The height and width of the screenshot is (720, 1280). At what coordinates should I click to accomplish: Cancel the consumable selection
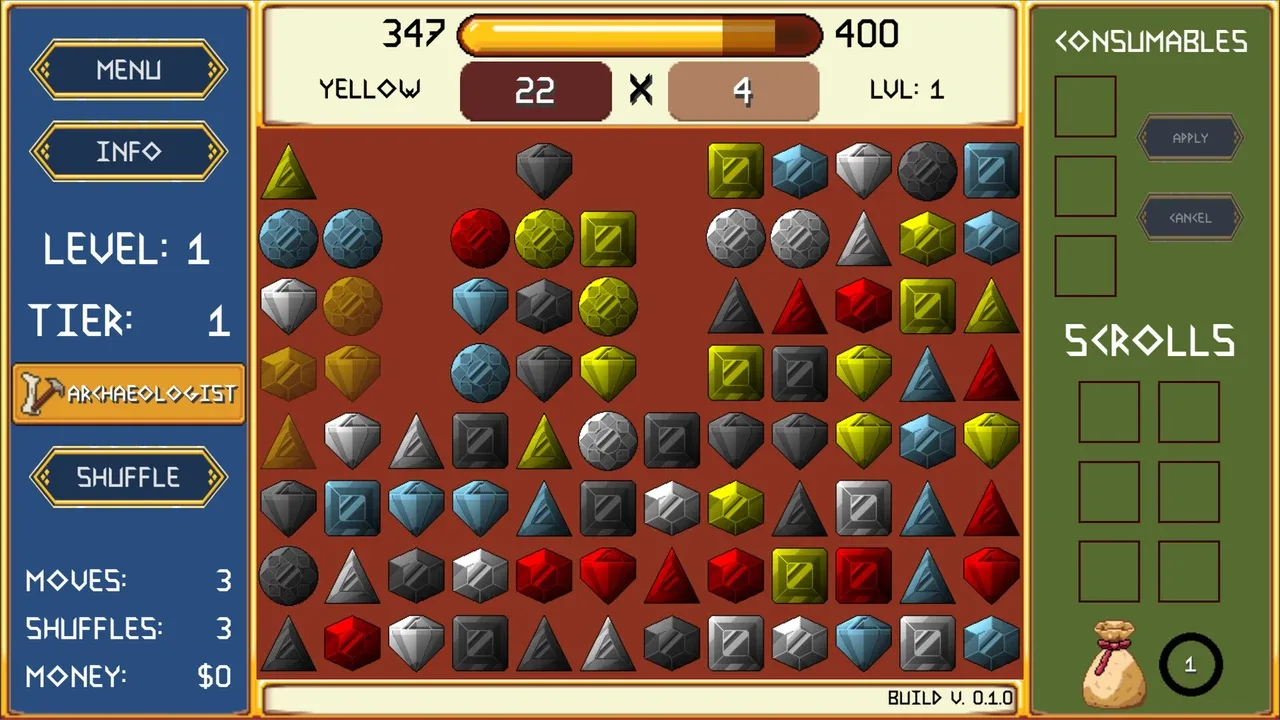click(x=1190, y=217)
